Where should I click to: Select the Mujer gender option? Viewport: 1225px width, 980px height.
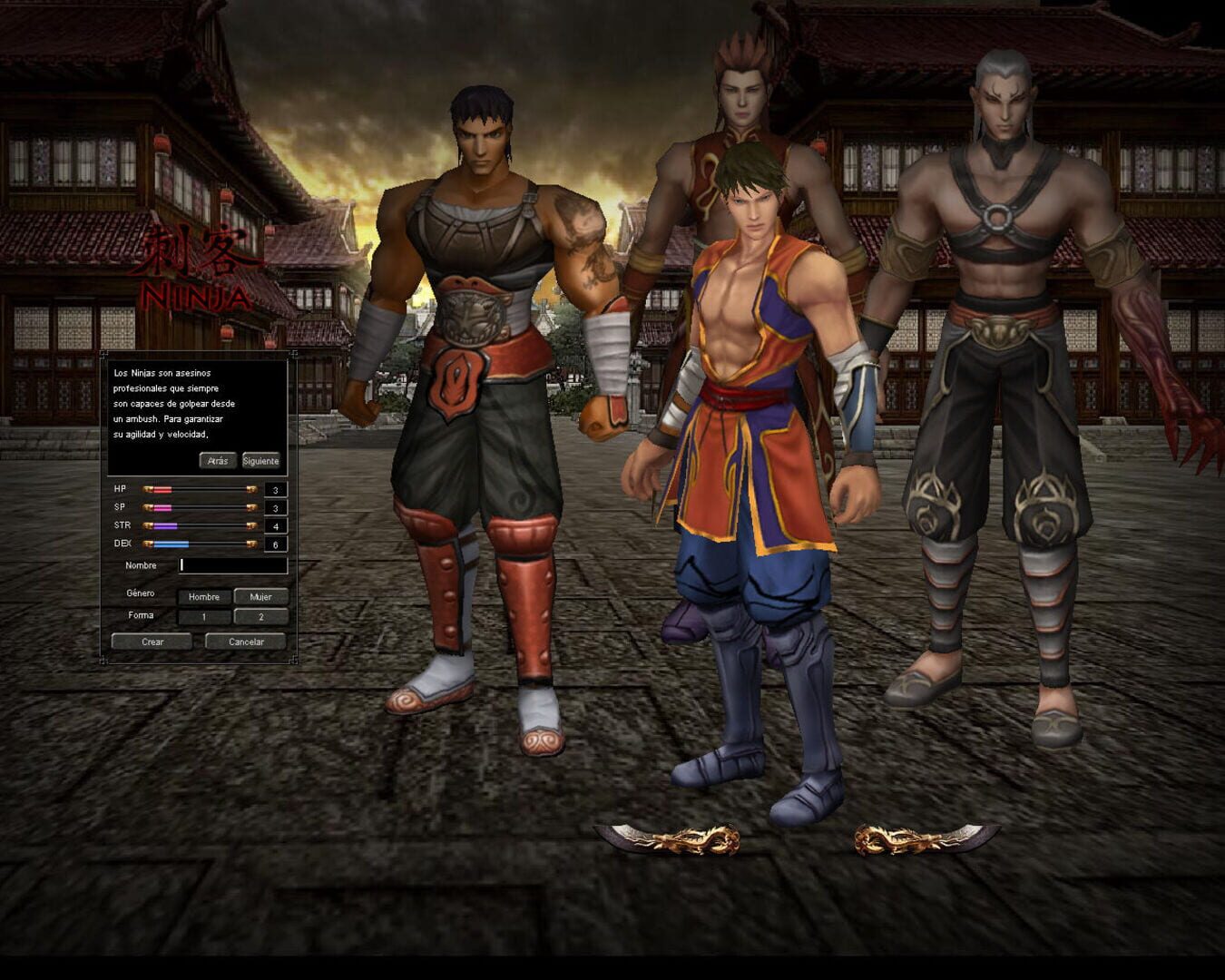point(260,596)
